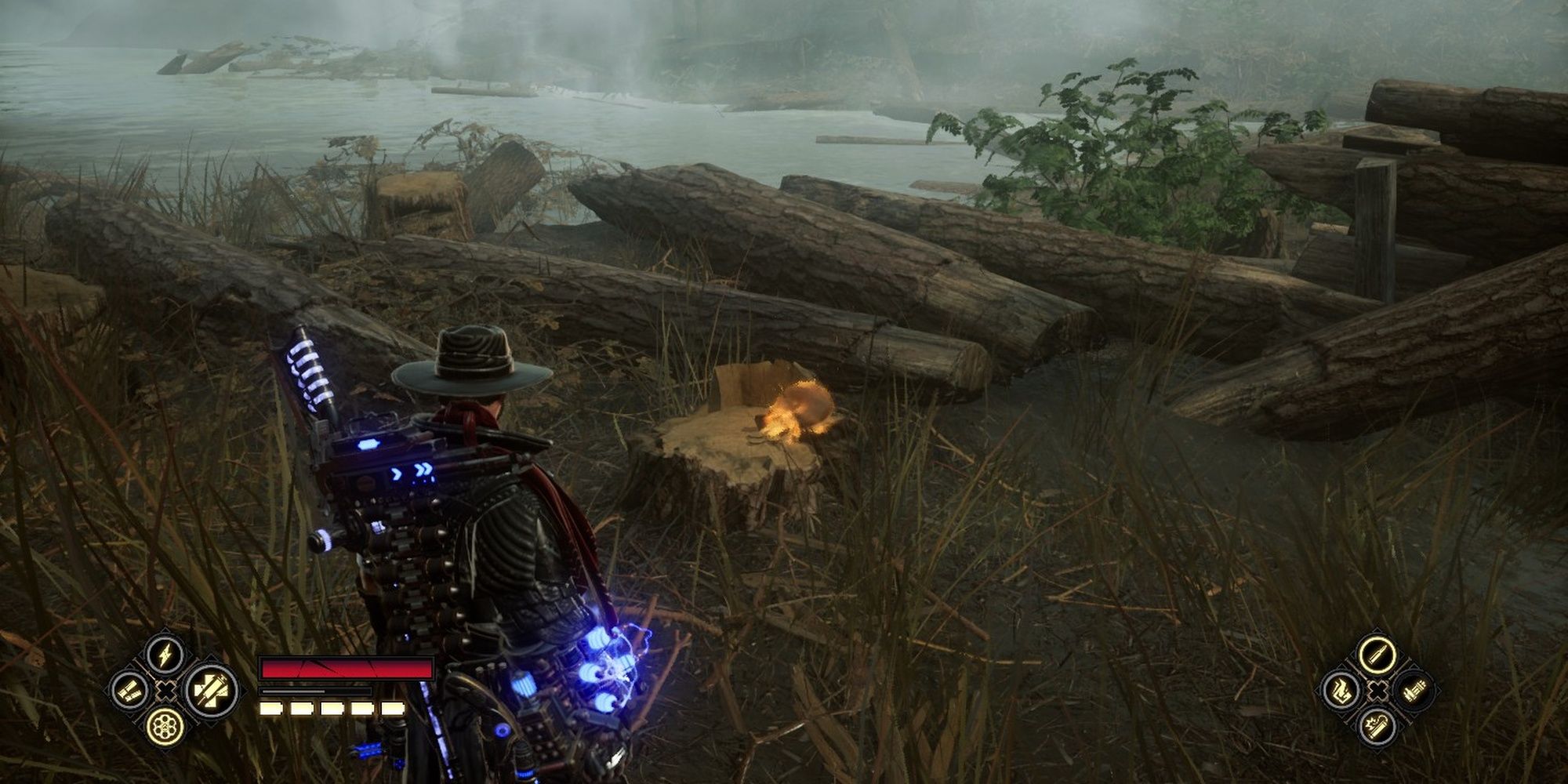Click the X center of the right weapon wheel
Image resolution: width=1568 pixels, height=784 pixels.
click(1378, 691)
